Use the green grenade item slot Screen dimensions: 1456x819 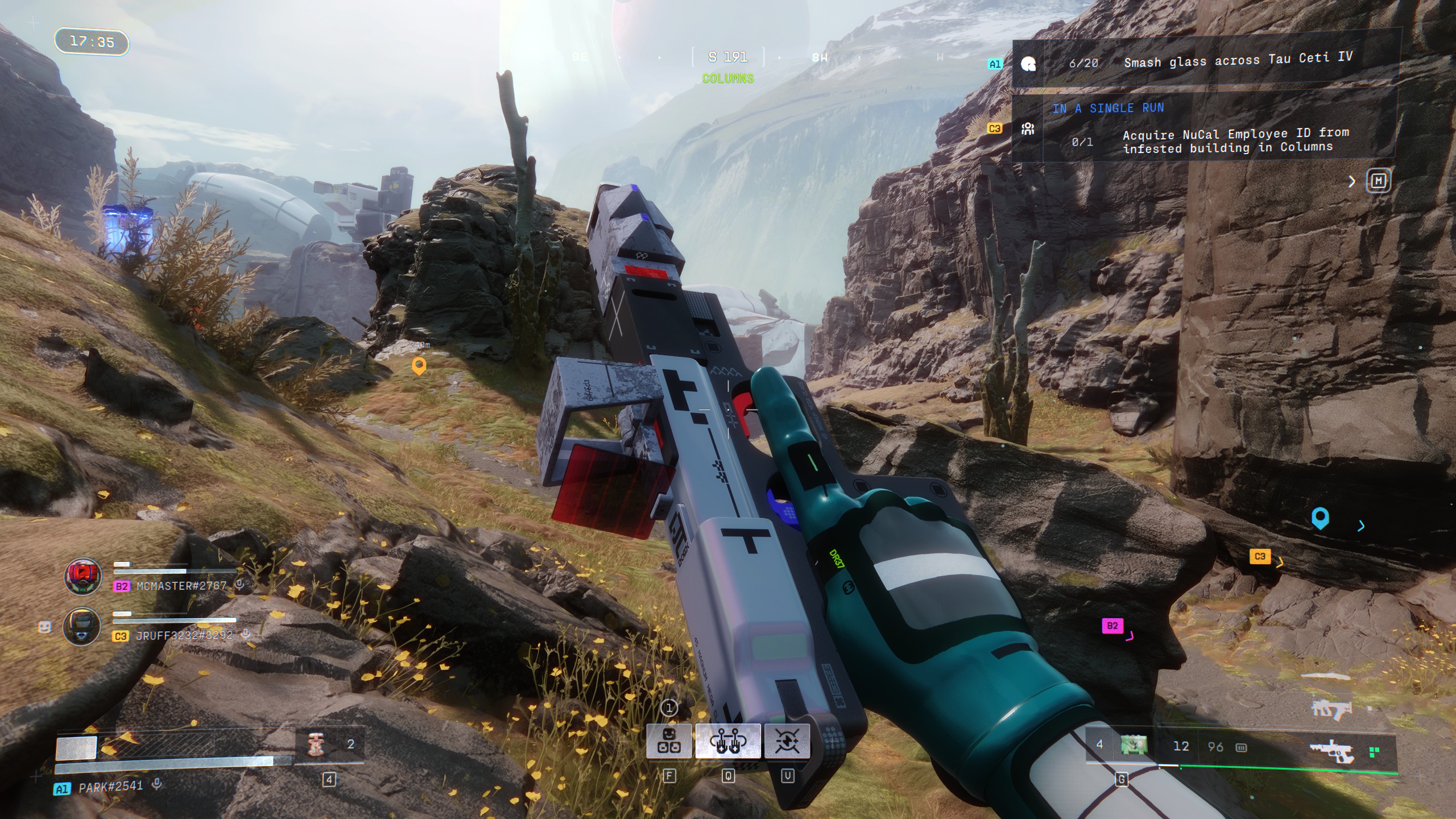[x=1133, y=745]
